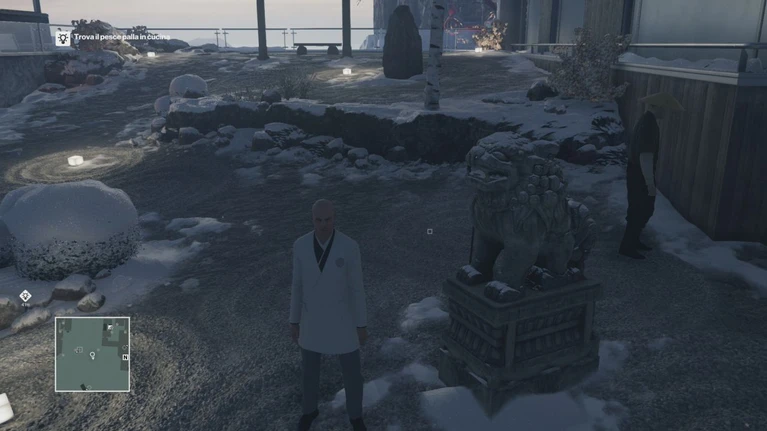Open the minimap

92,354
